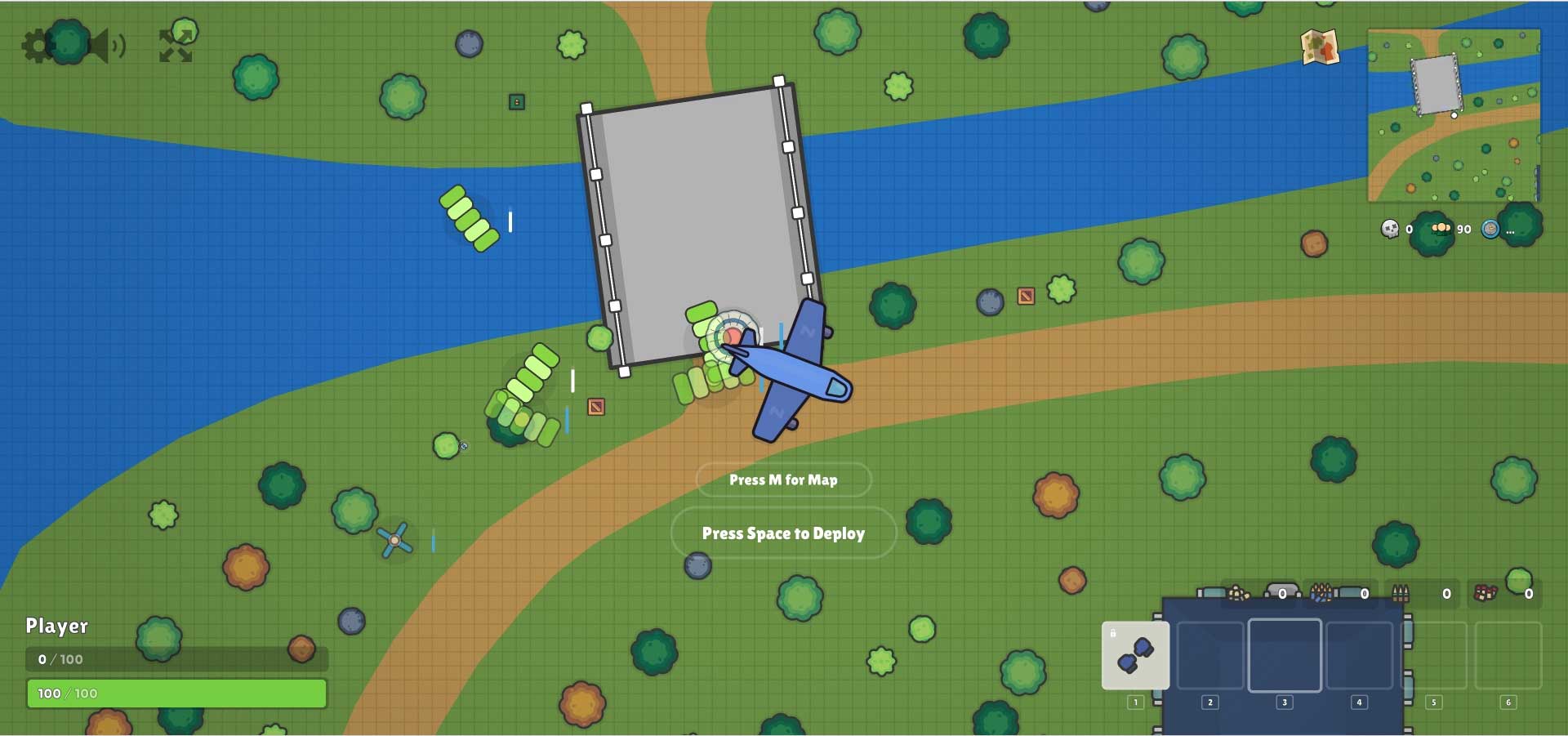Select hotbar slot 2
This screenshot has width=1568, height=736.
1209,653
